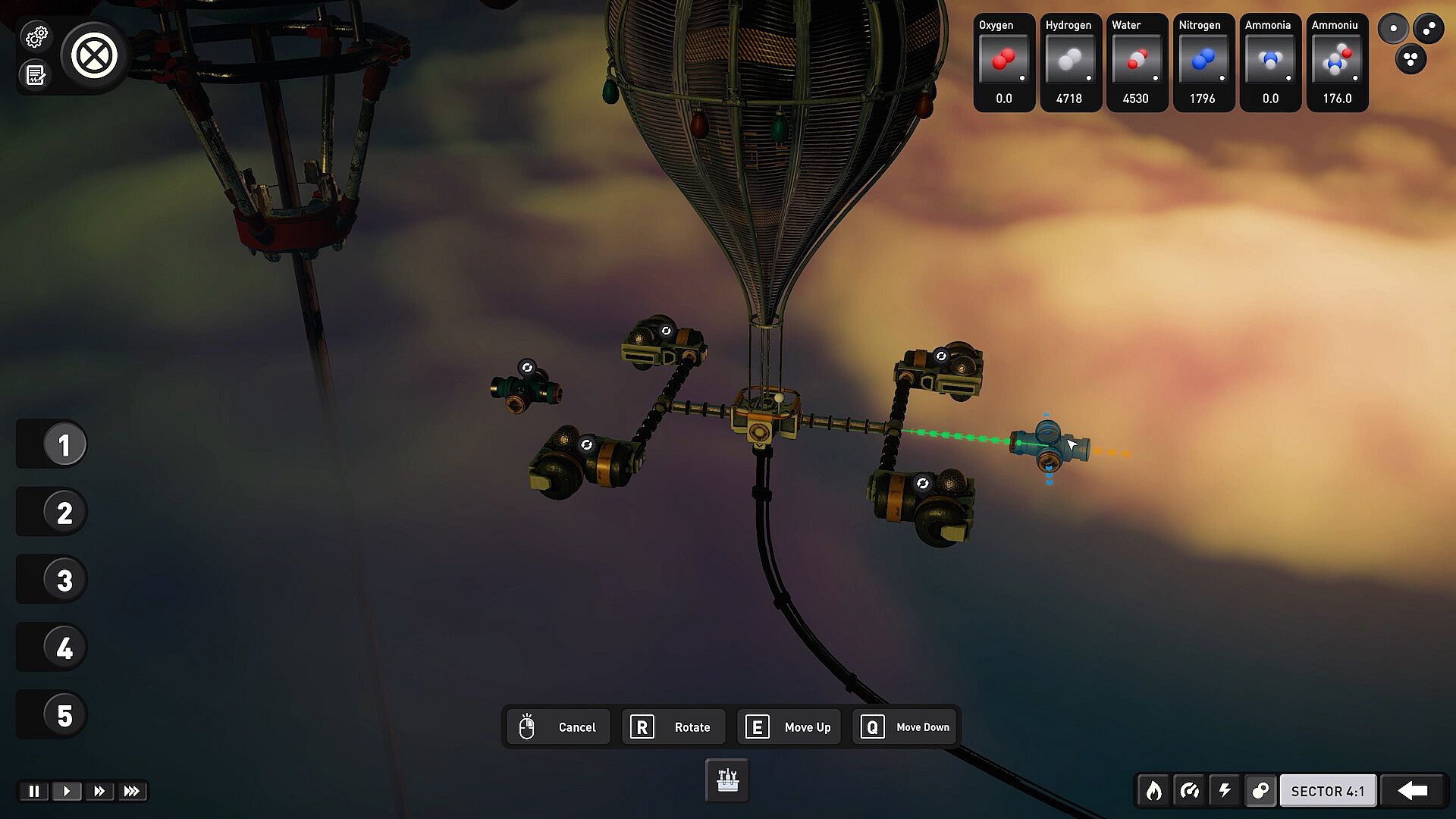Switch to the two-dot resource view
Image resolution: width=1456 pixels, height=819 pixels.
pos(1429,29)
